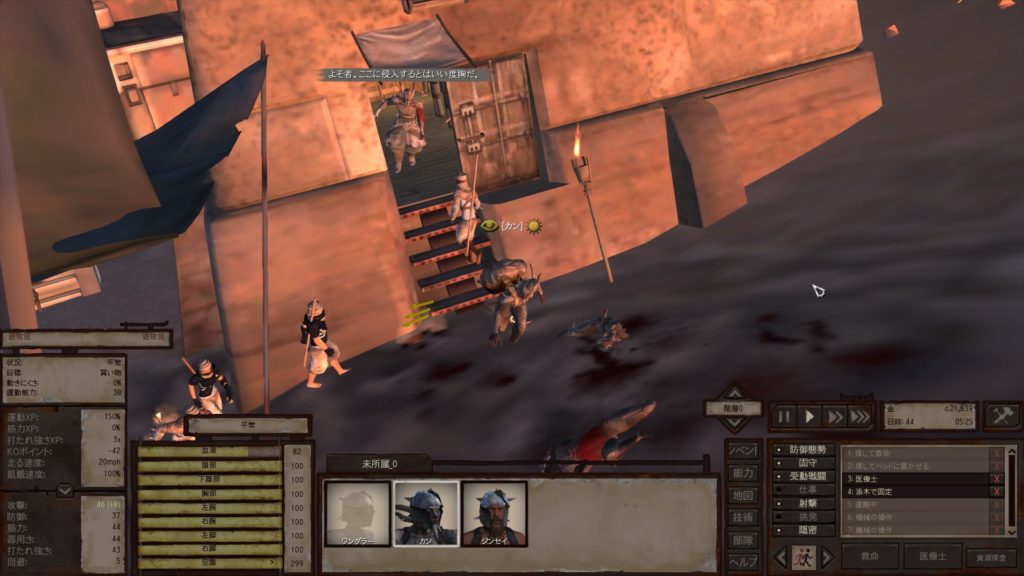1024x576 pixels.
Task: Click the 救命 rescue order button
Action: [870, 557]
